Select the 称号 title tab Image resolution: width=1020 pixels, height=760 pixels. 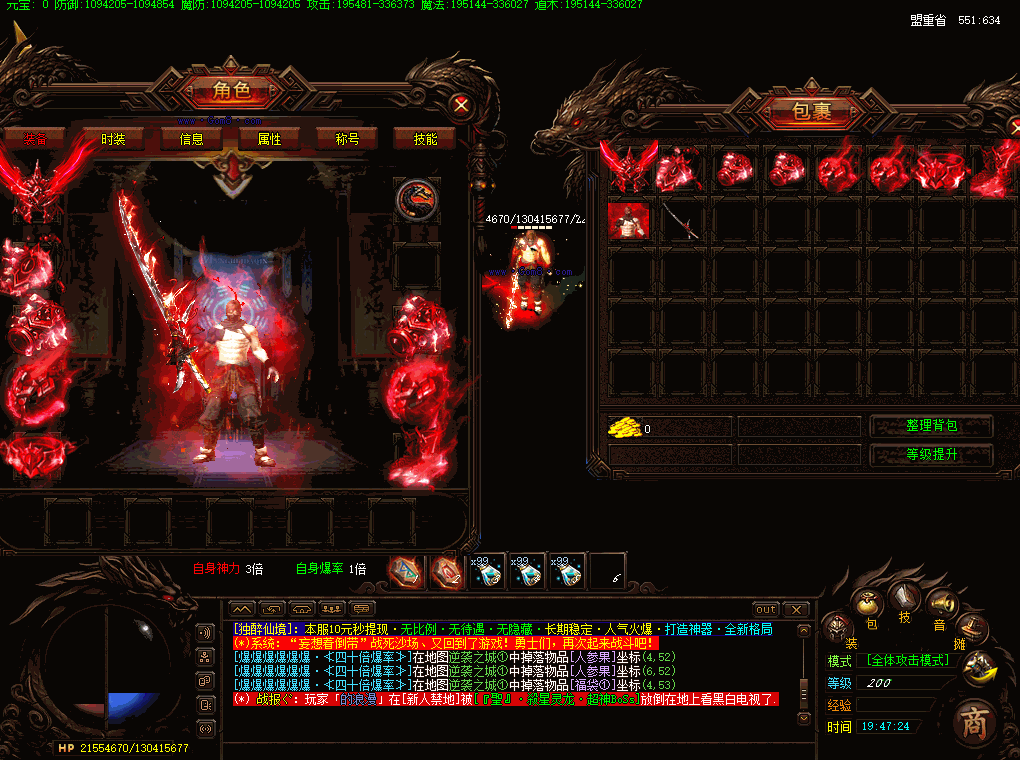point(347,139)
